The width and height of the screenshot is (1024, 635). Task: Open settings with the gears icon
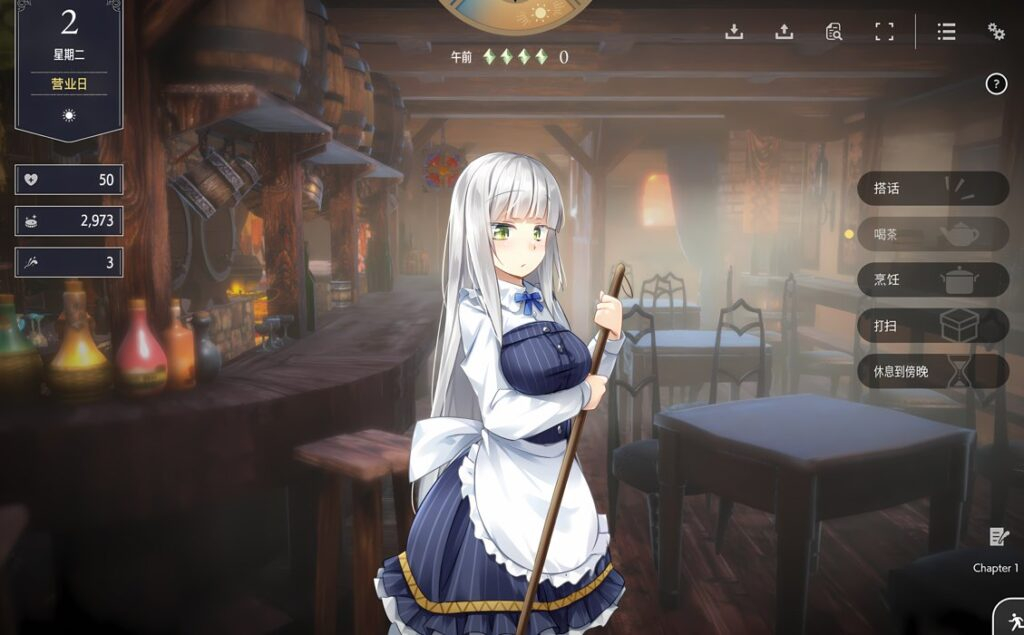coord(996,31)
